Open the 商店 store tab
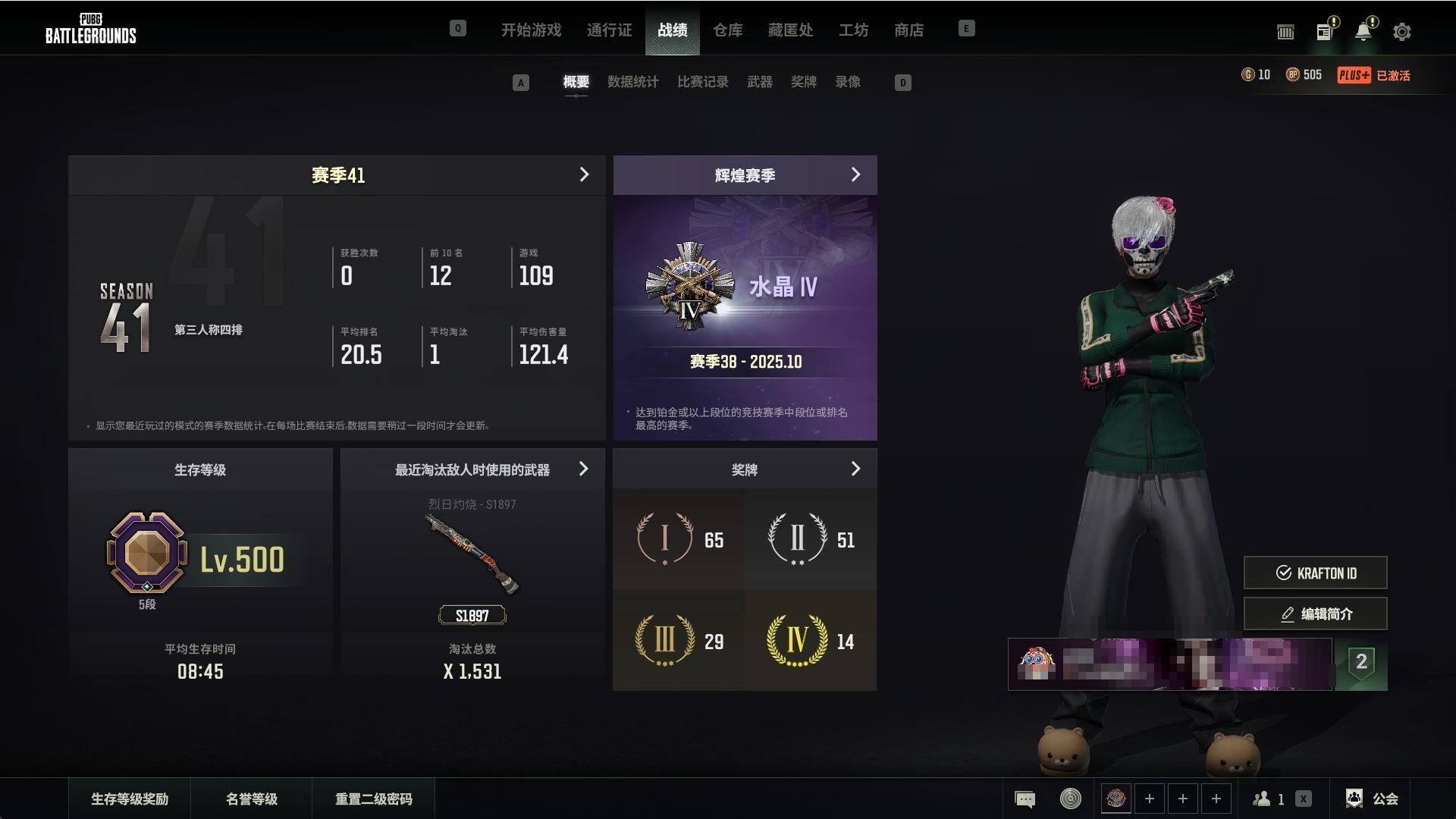This screenshot has width=1456, height=819. click(908, 30)
